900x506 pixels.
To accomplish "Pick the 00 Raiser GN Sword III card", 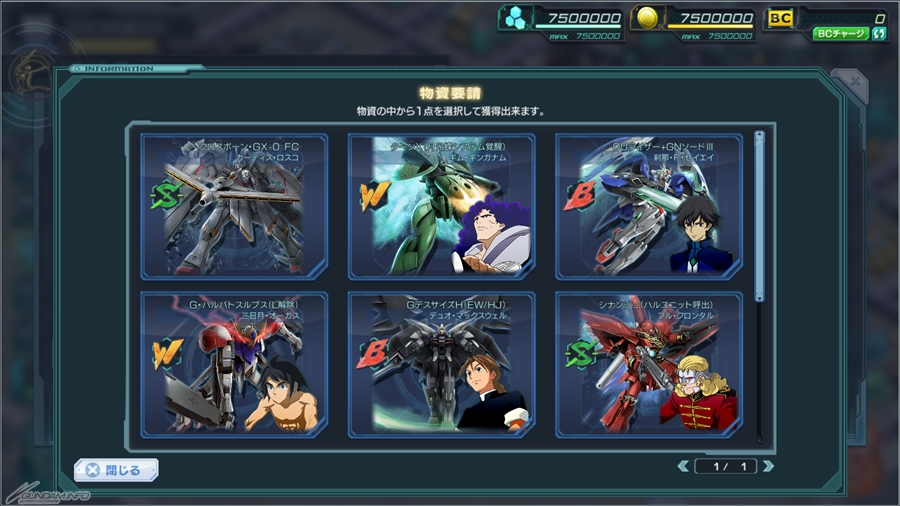I will 648,206.
